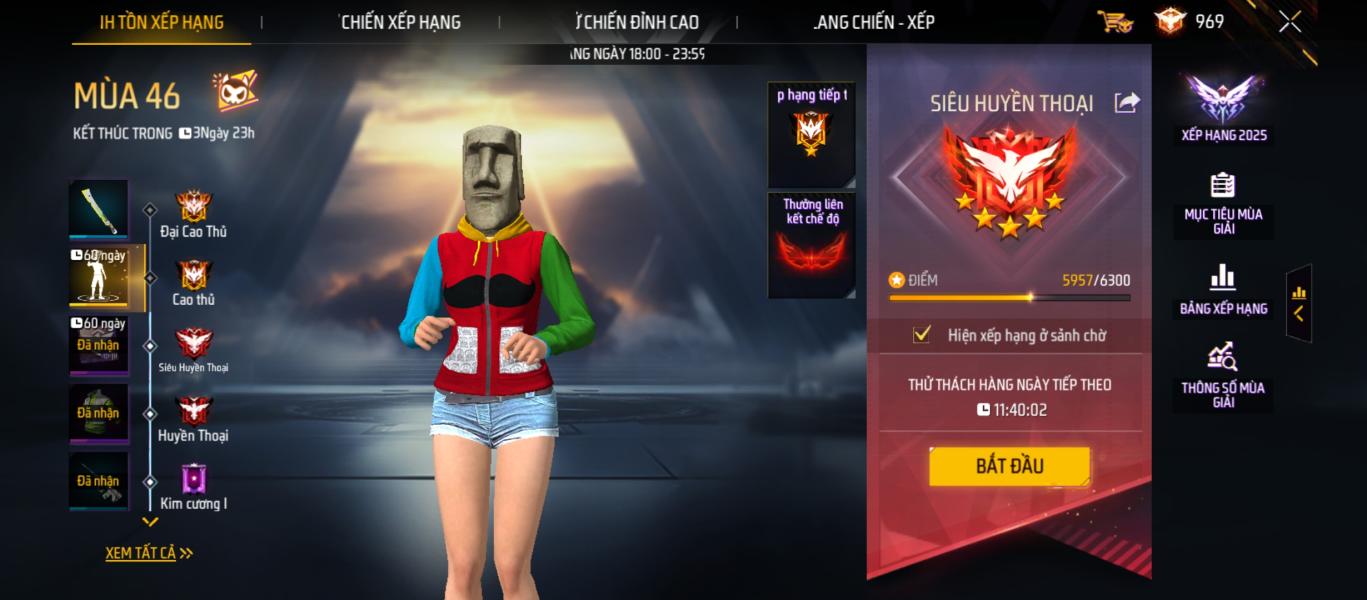Viewport: 1367px width, 600px height.
Task: Switch to the Chiến Xếp Hạng tab
Action: 400,22
